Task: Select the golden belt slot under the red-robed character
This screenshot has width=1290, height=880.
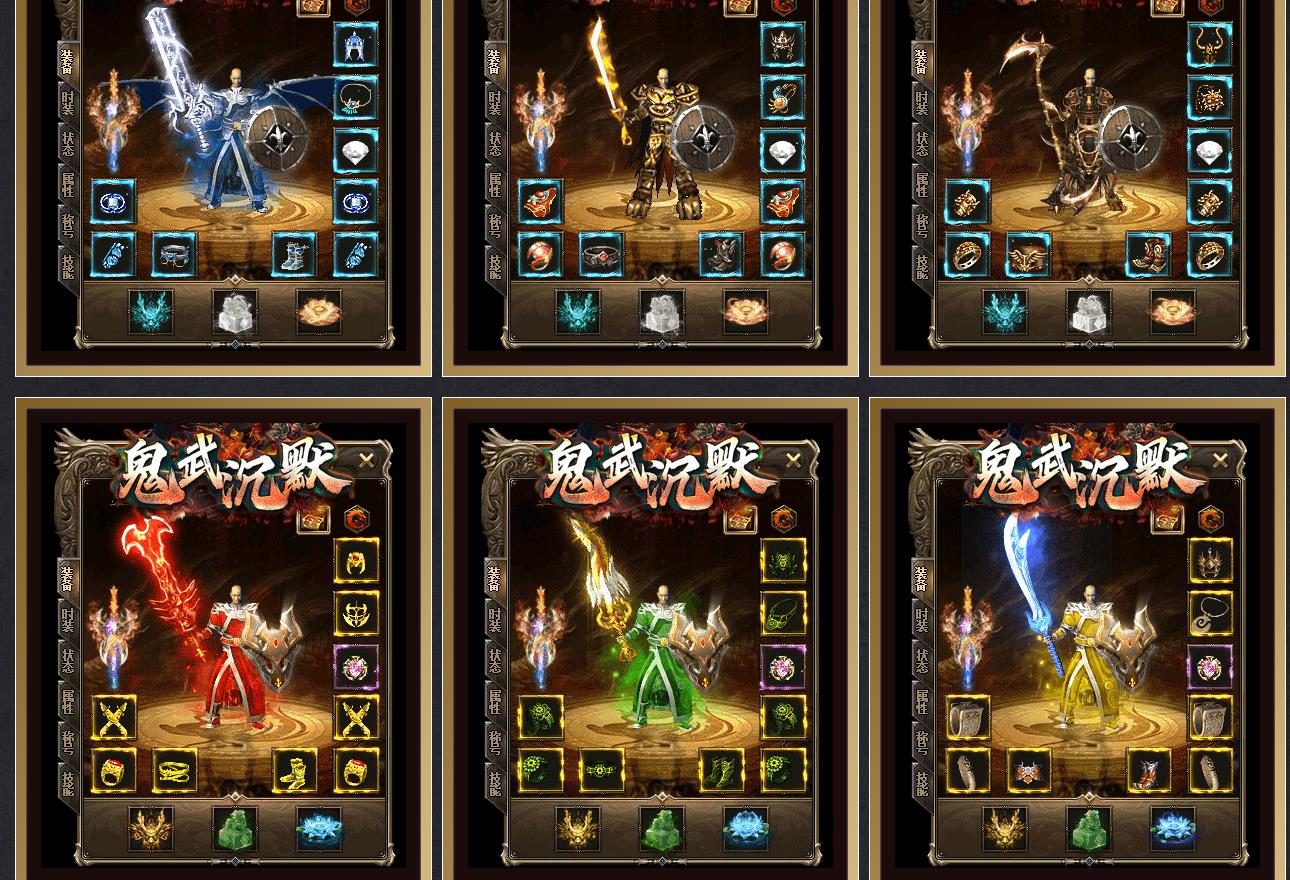Action: [175, 771]
